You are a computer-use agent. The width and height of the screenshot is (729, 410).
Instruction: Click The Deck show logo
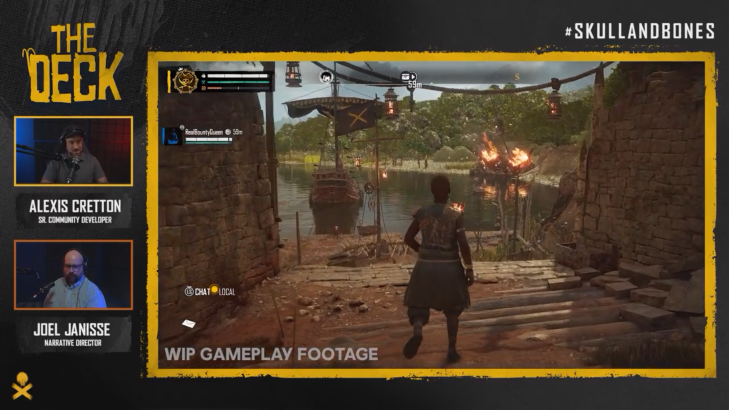click(x=73, y=61)
